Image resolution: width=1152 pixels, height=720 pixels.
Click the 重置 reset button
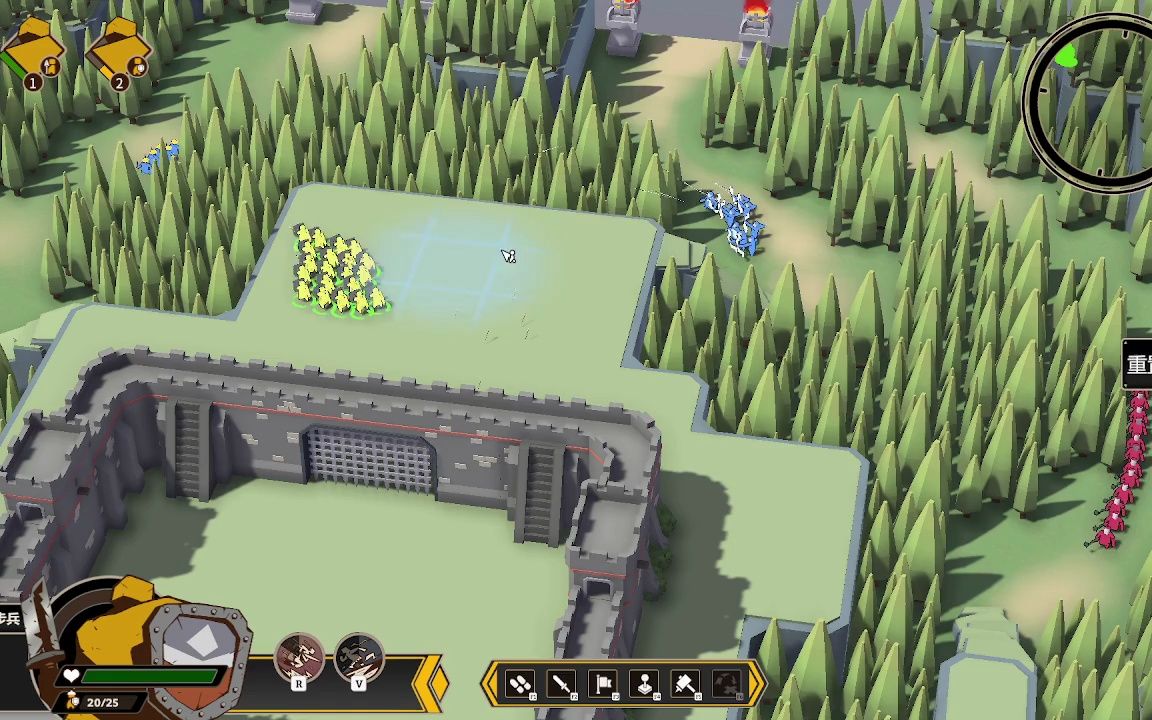(x=1139, y=364)
